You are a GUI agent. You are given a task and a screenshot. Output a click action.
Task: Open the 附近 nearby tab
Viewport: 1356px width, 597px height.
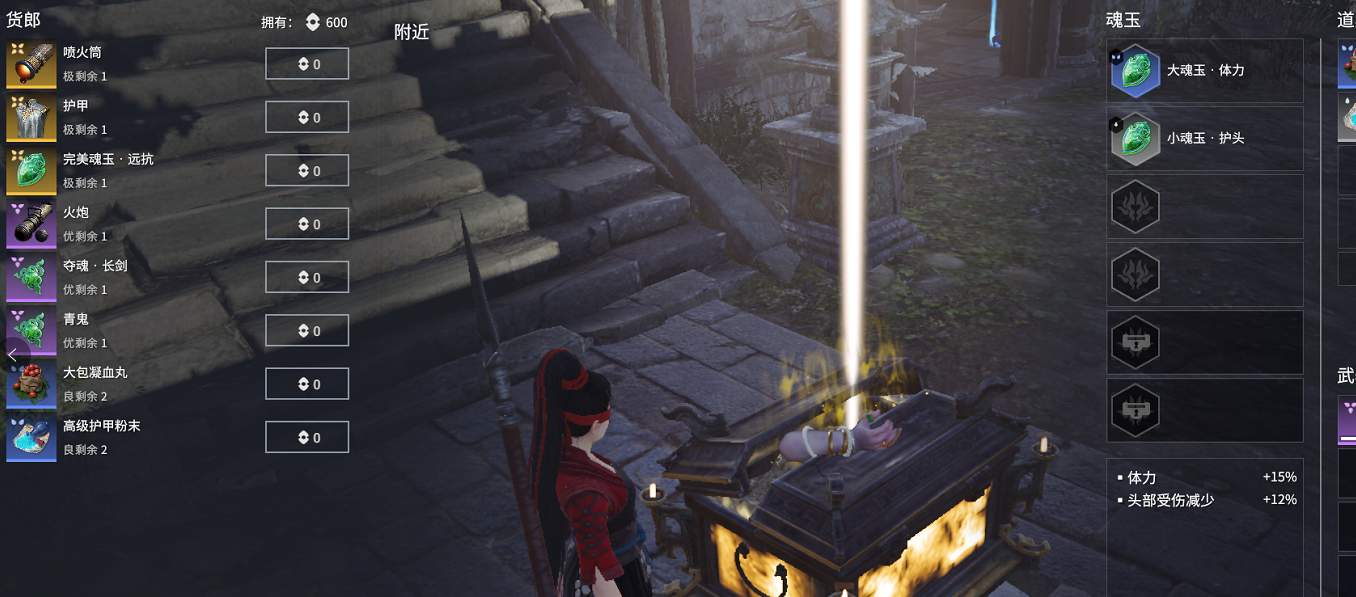pos(411,32)
